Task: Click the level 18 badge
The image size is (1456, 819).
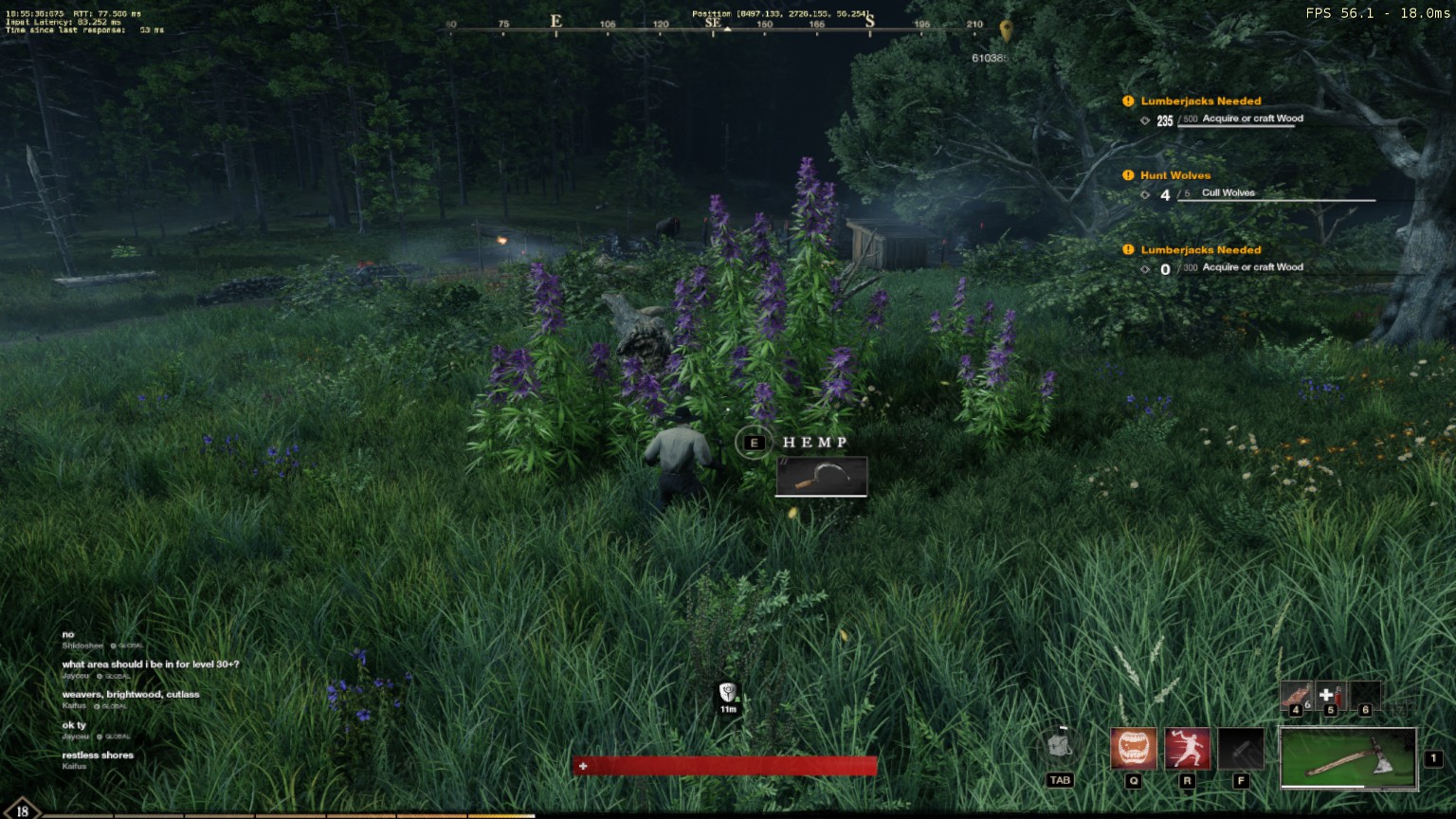Action: [x=21, y=810]
